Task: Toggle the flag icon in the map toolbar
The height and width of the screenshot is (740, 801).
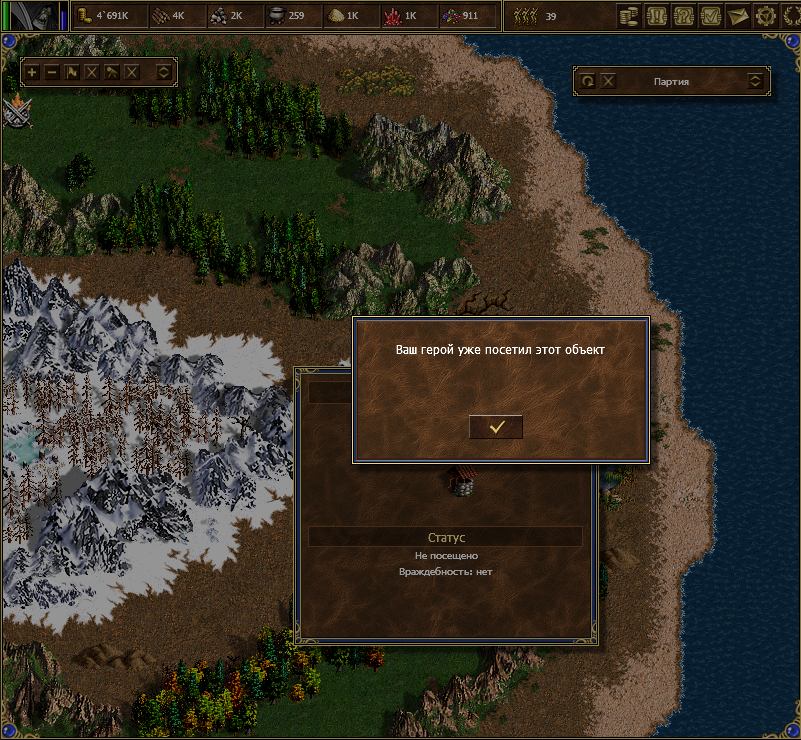Action: coord(72,72)
